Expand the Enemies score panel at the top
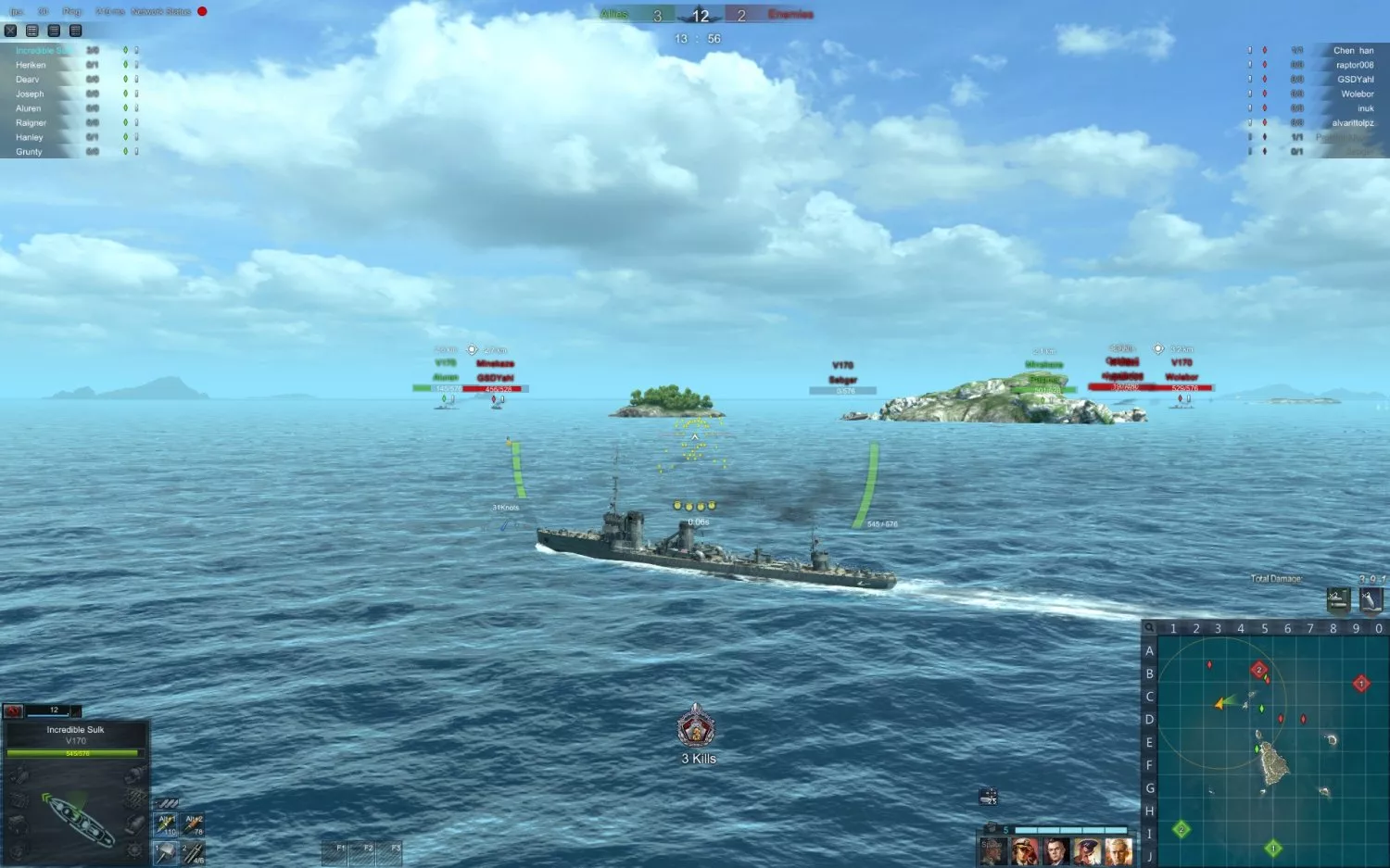Screen dimensions: 1390x868 tap(789, 14)
